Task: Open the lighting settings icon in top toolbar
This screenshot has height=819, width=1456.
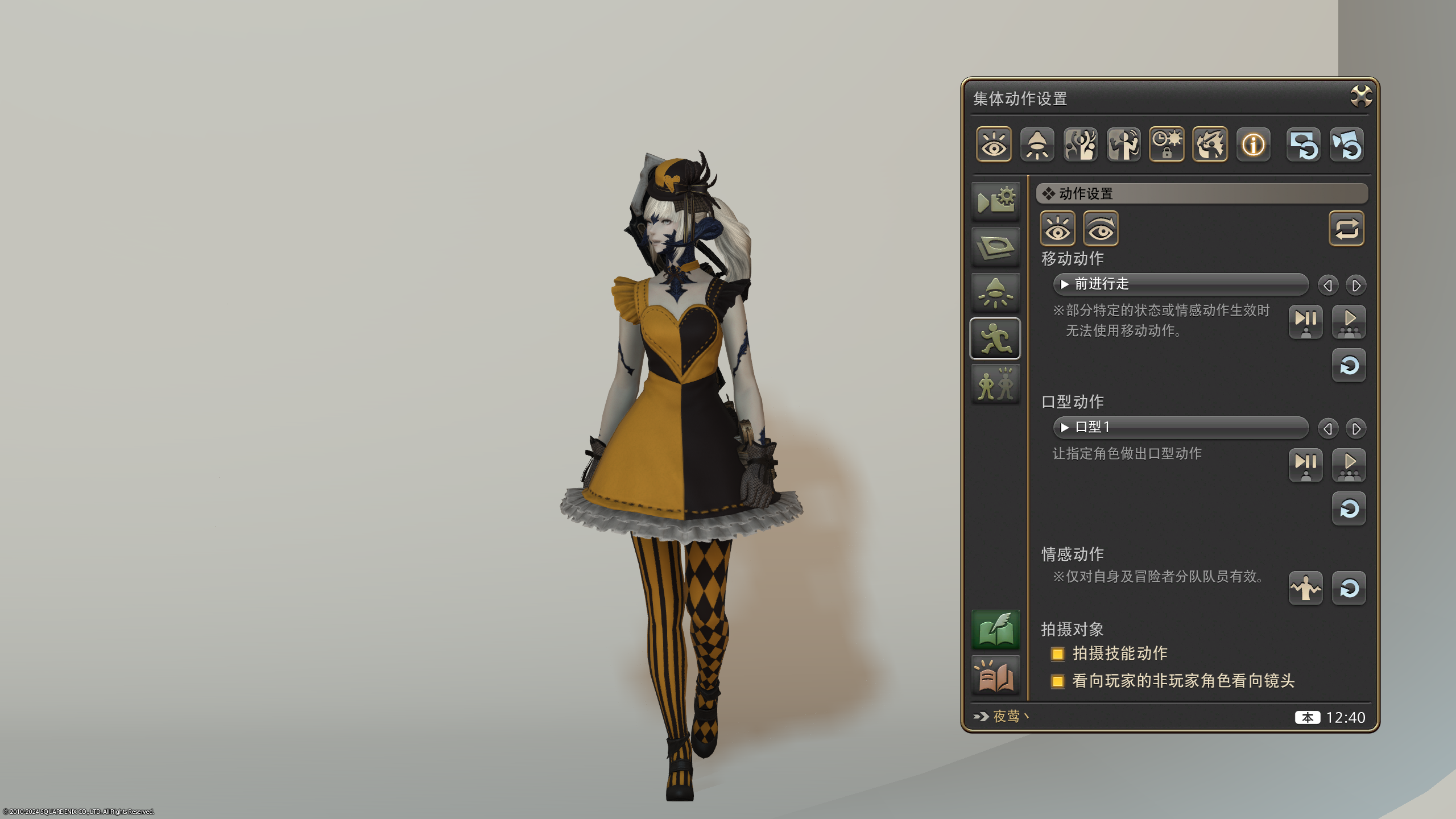Action: pos(1037,145)
